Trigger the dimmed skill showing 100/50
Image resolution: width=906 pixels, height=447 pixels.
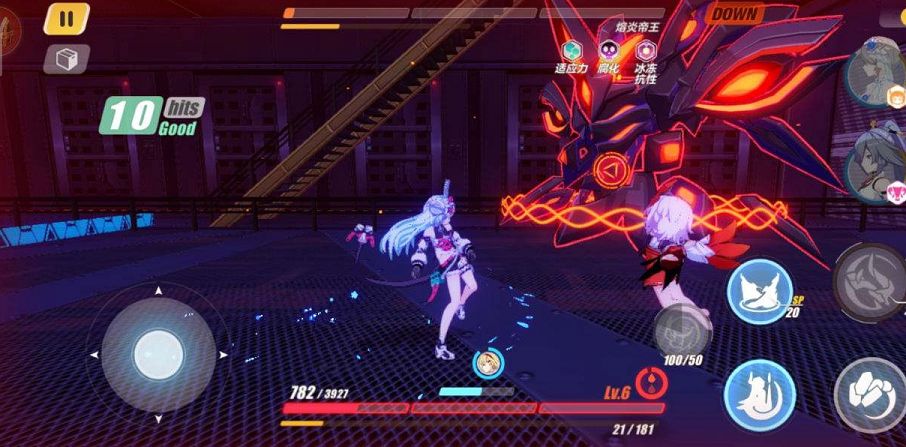(x=682, y=329)
